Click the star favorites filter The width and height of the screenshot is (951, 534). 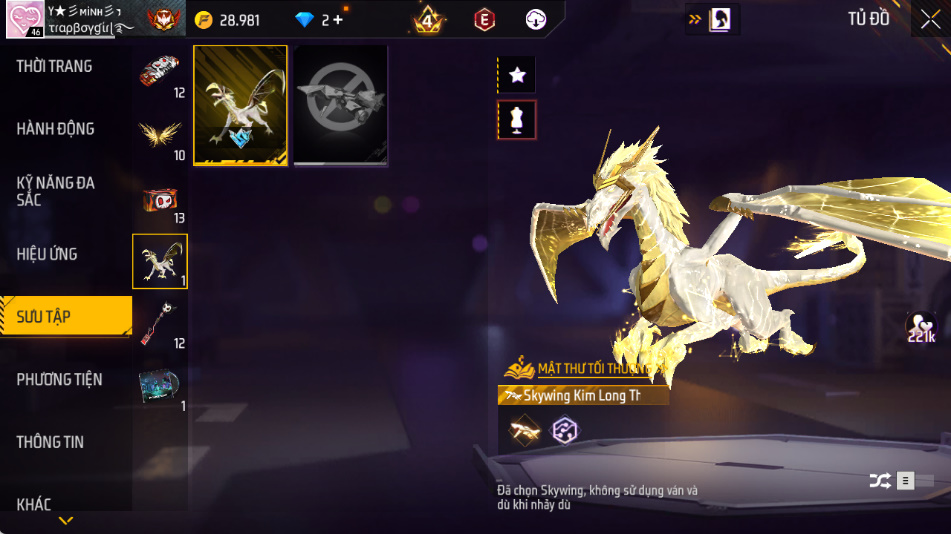coord(517,74)
